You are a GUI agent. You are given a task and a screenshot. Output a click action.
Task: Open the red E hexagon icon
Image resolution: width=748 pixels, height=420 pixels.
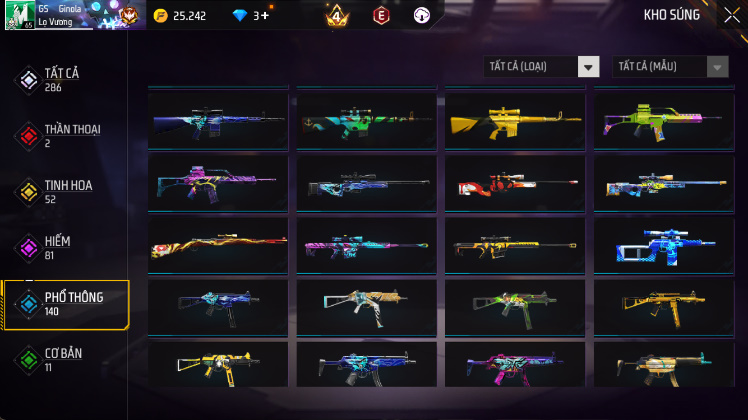(x=380, y=16)
